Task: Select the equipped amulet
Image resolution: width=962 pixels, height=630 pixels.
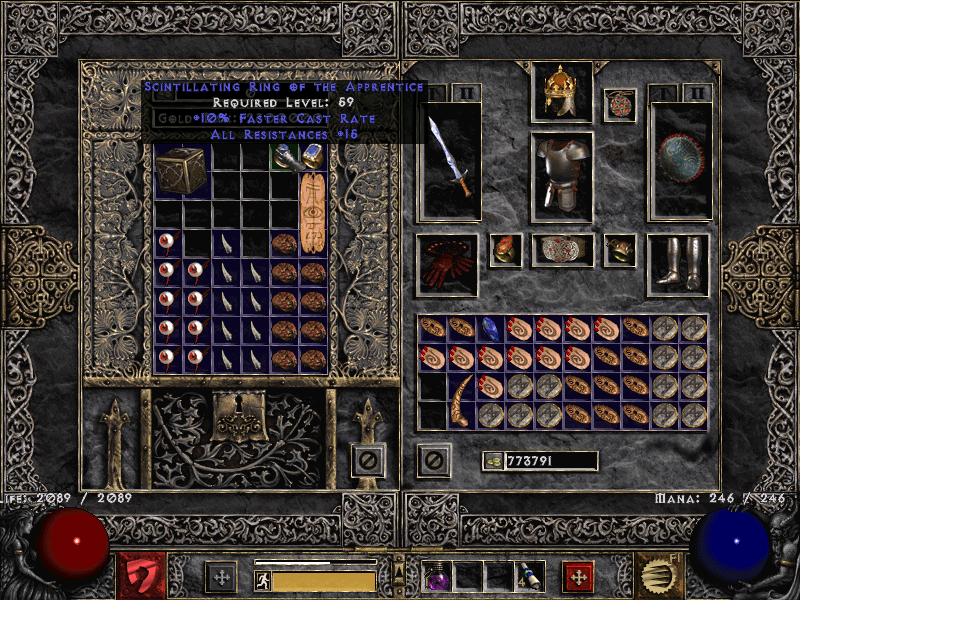Action: [x=620, y=106]
